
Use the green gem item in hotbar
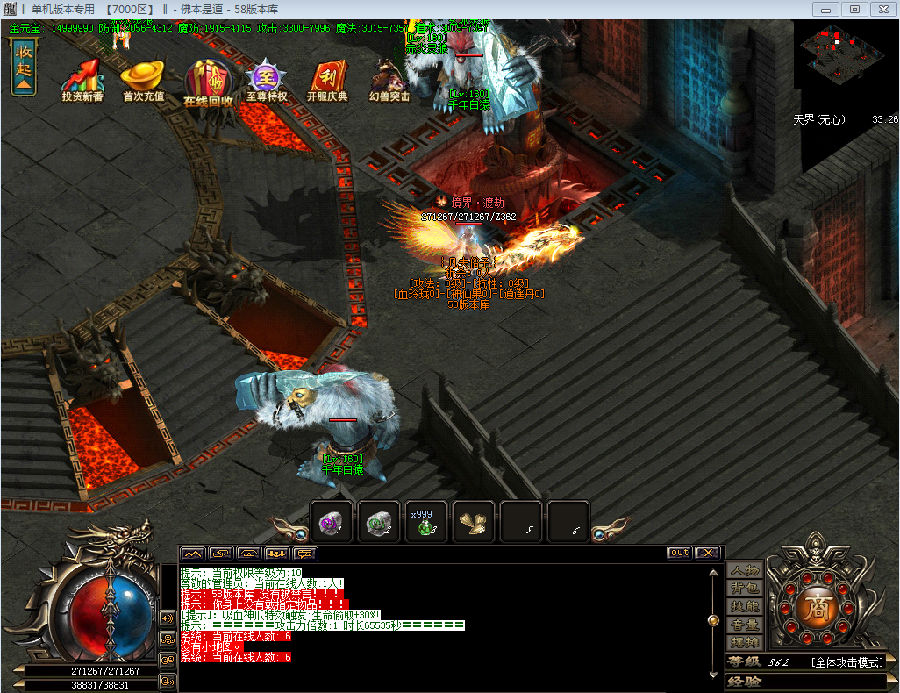pos(378,521)
